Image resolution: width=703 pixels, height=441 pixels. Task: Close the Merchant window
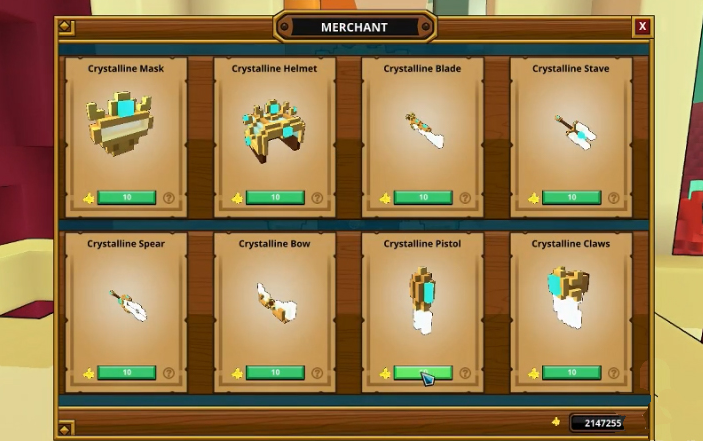[x=642, y=27]
